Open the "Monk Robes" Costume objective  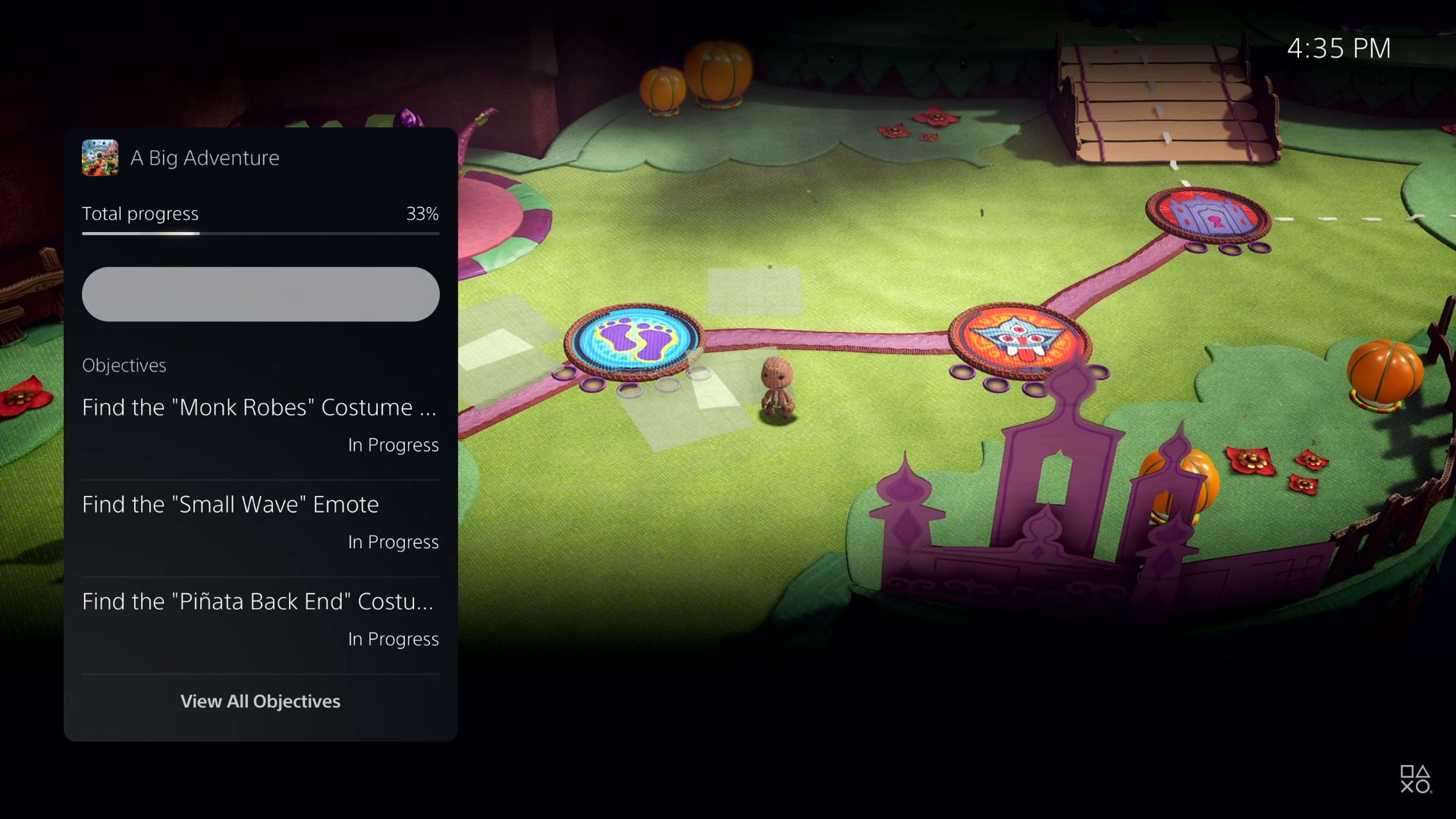260,425
